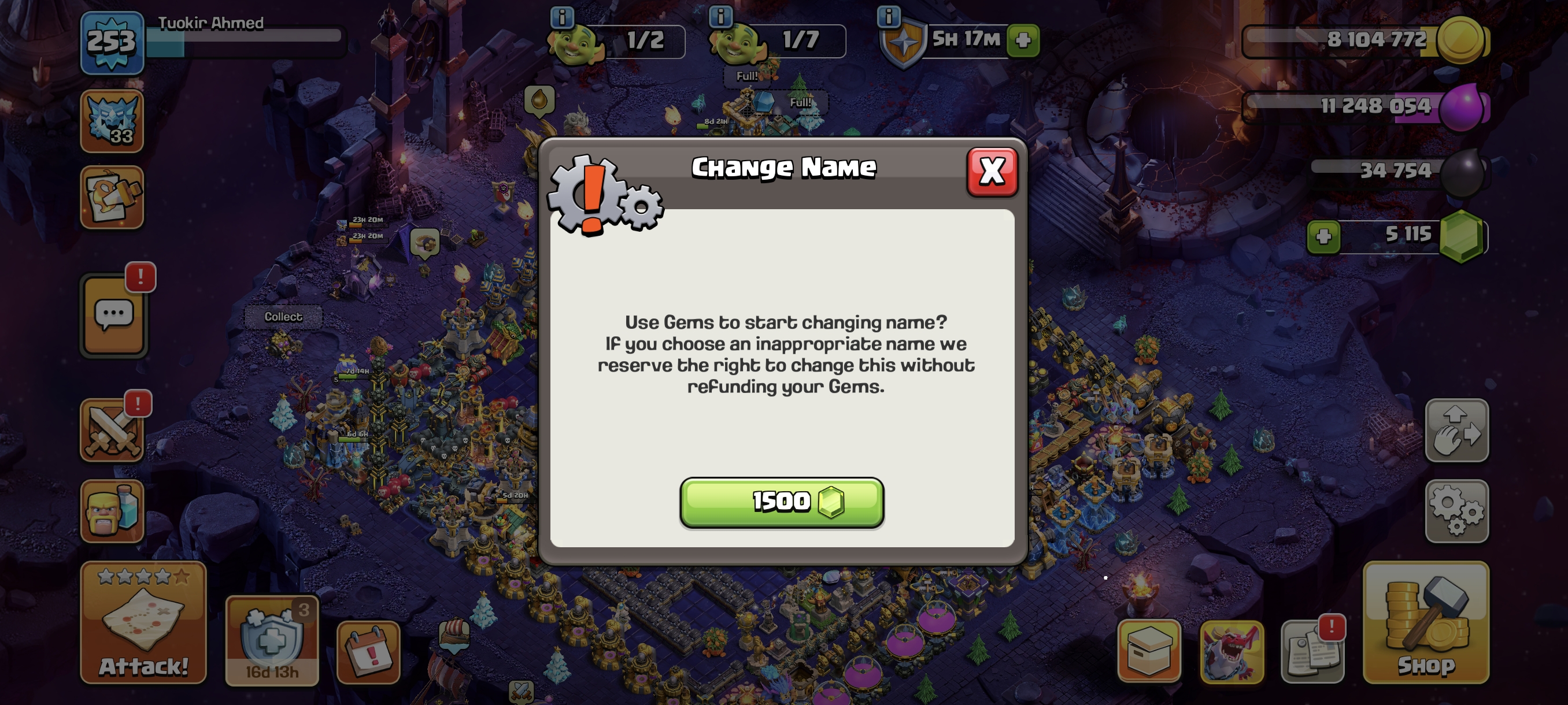The height and width of the screenshot is (705, 1568).
Task: Open the army training barbarian icon
Action: 112,511
